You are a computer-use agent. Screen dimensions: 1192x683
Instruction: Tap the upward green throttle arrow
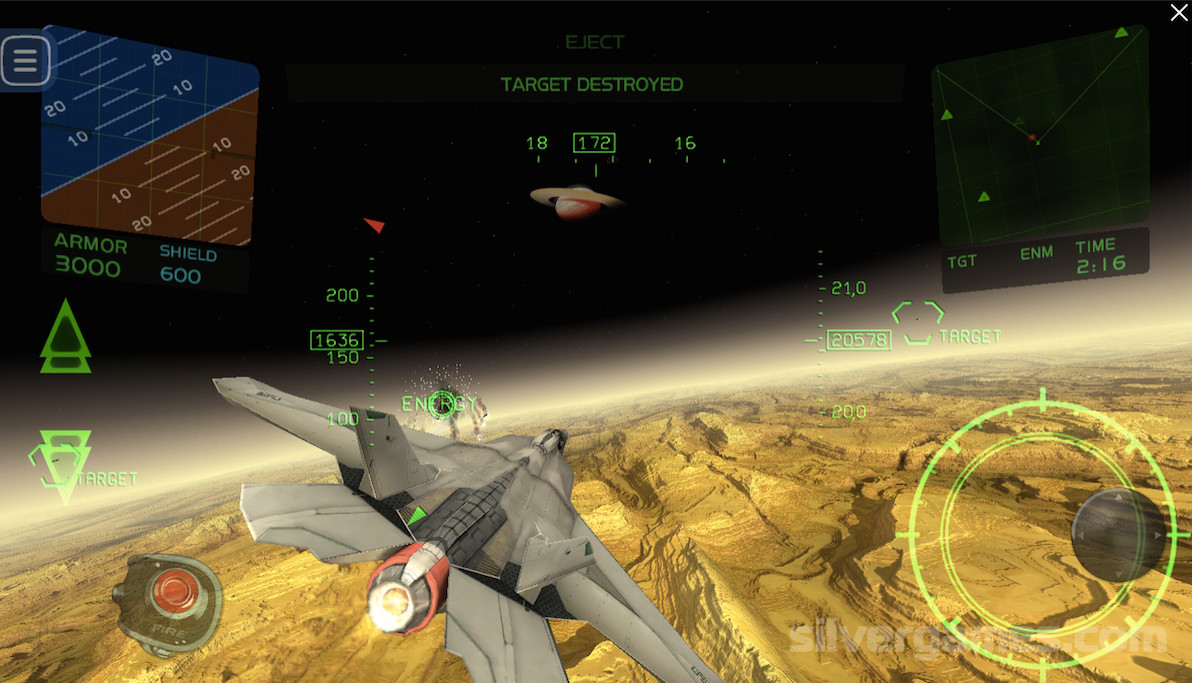tap(65, 337)
